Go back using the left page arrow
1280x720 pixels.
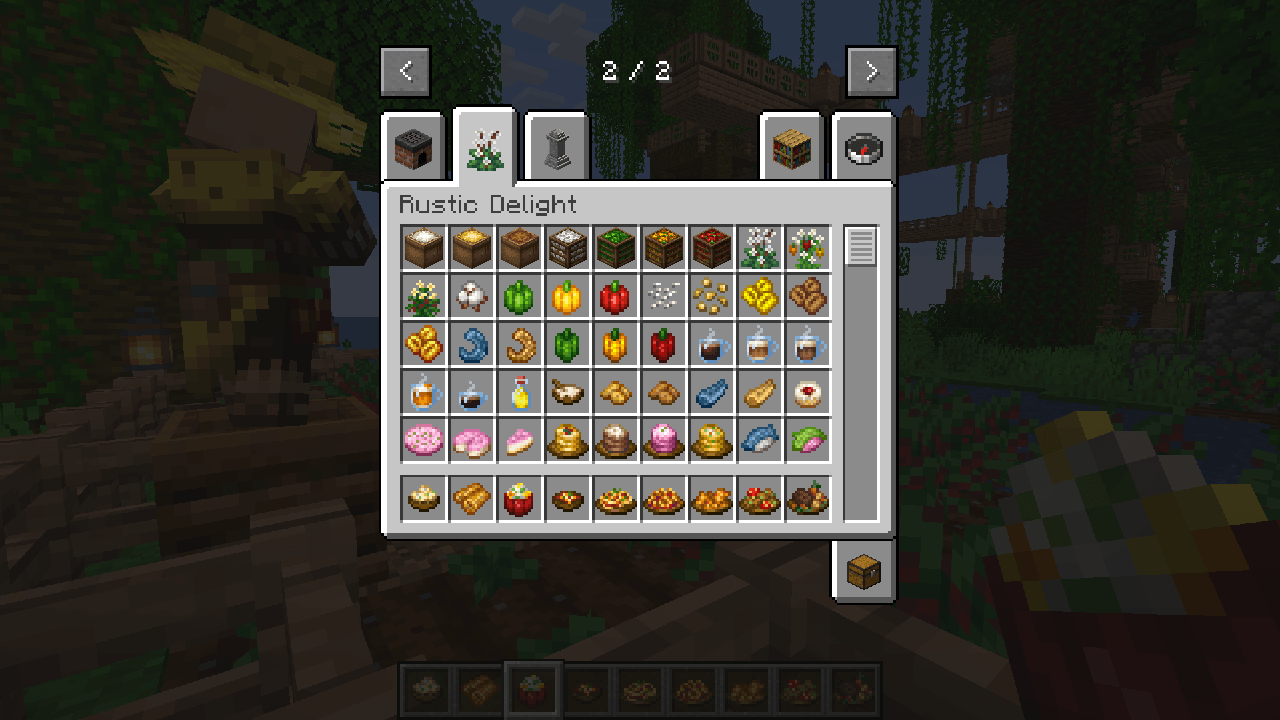(405, 71)
